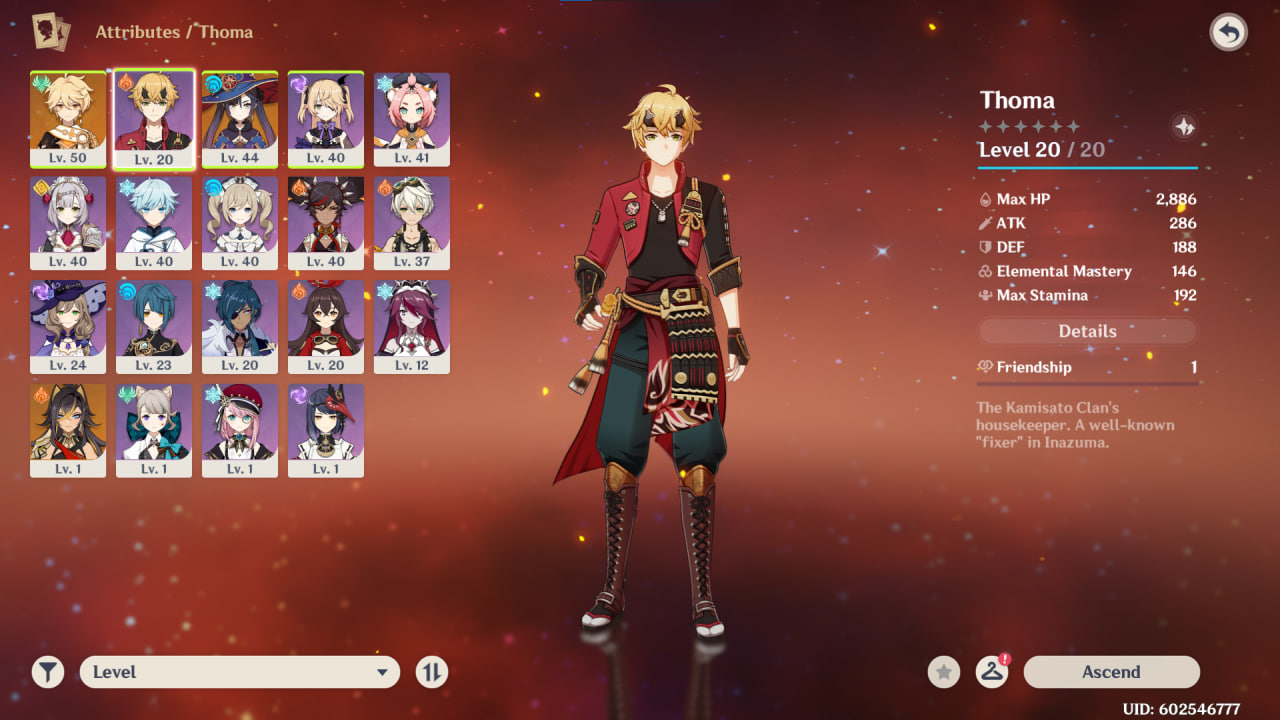
Task: Select Lisa's Lv. 24 portrait
Action: tap(68, 326)
